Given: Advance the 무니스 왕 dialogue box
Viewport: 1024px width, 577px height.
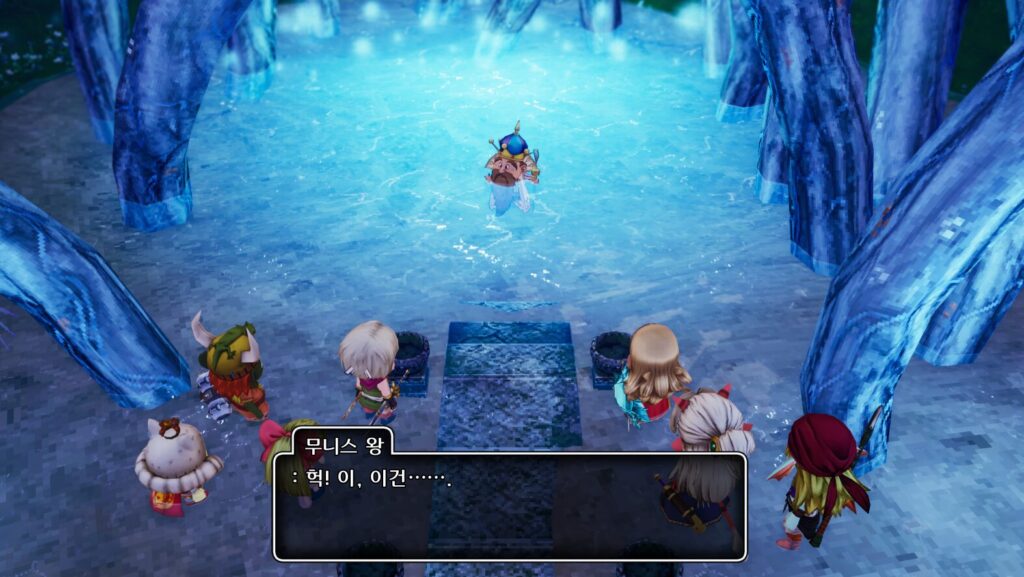Looking at the screenshot, I should (x=510, y=506).
